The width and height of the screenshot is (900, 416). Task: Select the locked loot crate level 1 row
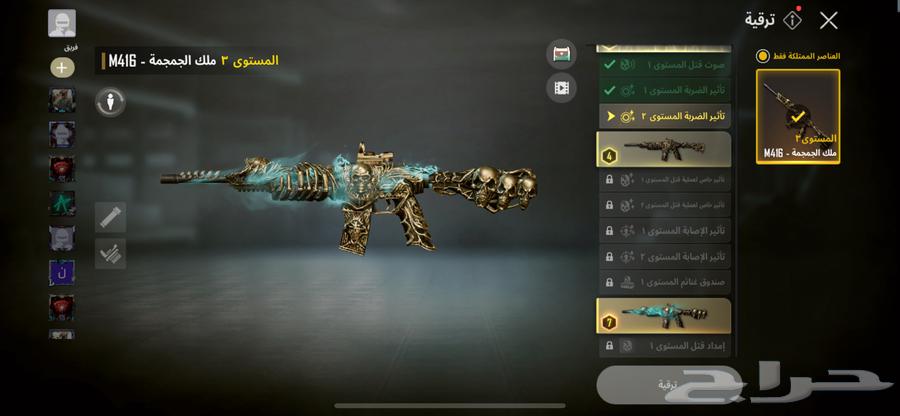click(x=664, y=282)
